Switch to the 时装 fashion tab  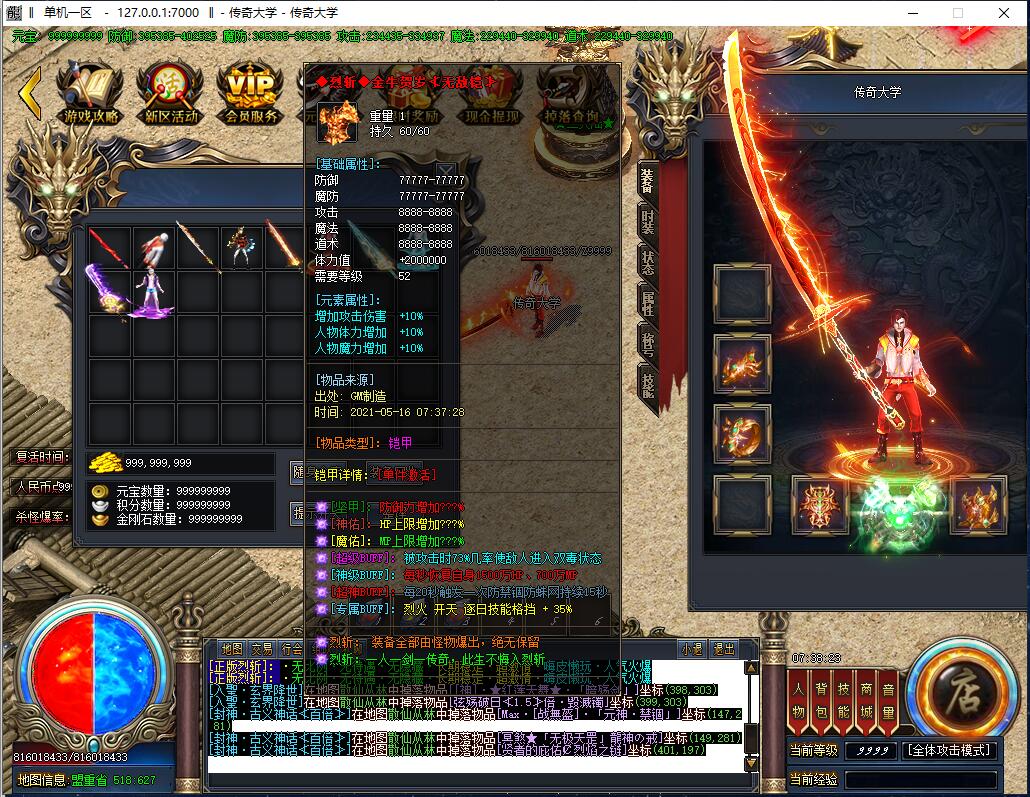[648, 224]
